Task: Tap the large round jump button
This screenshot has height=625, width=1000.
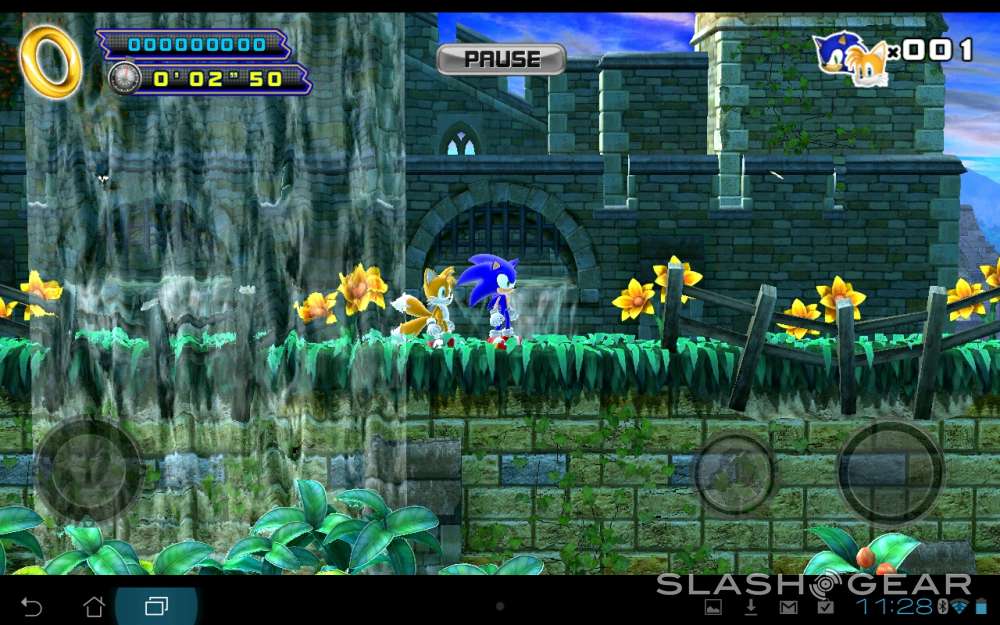Action: [889, 472]
